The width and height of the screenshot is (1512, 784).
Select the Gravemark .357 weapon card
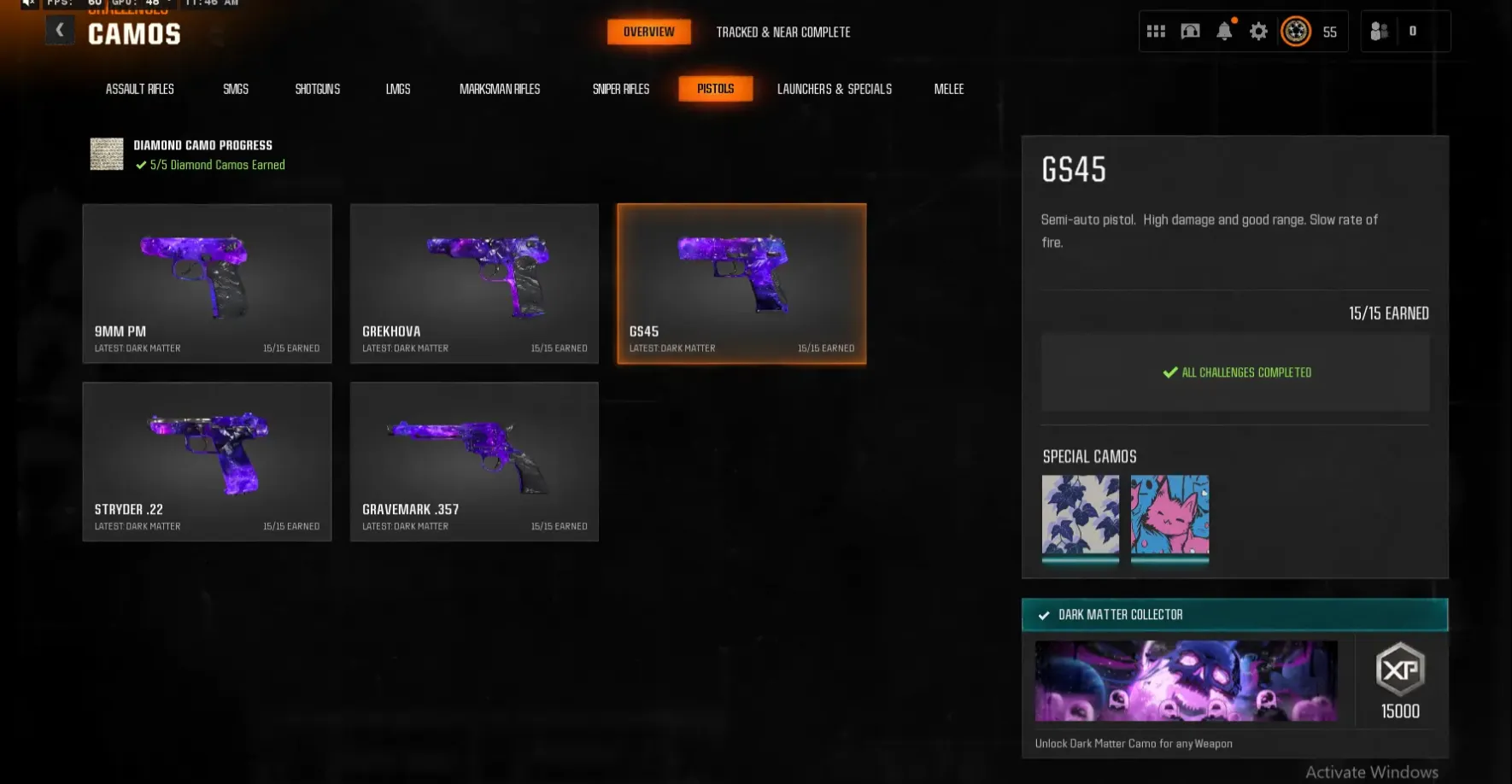point(474,461)
